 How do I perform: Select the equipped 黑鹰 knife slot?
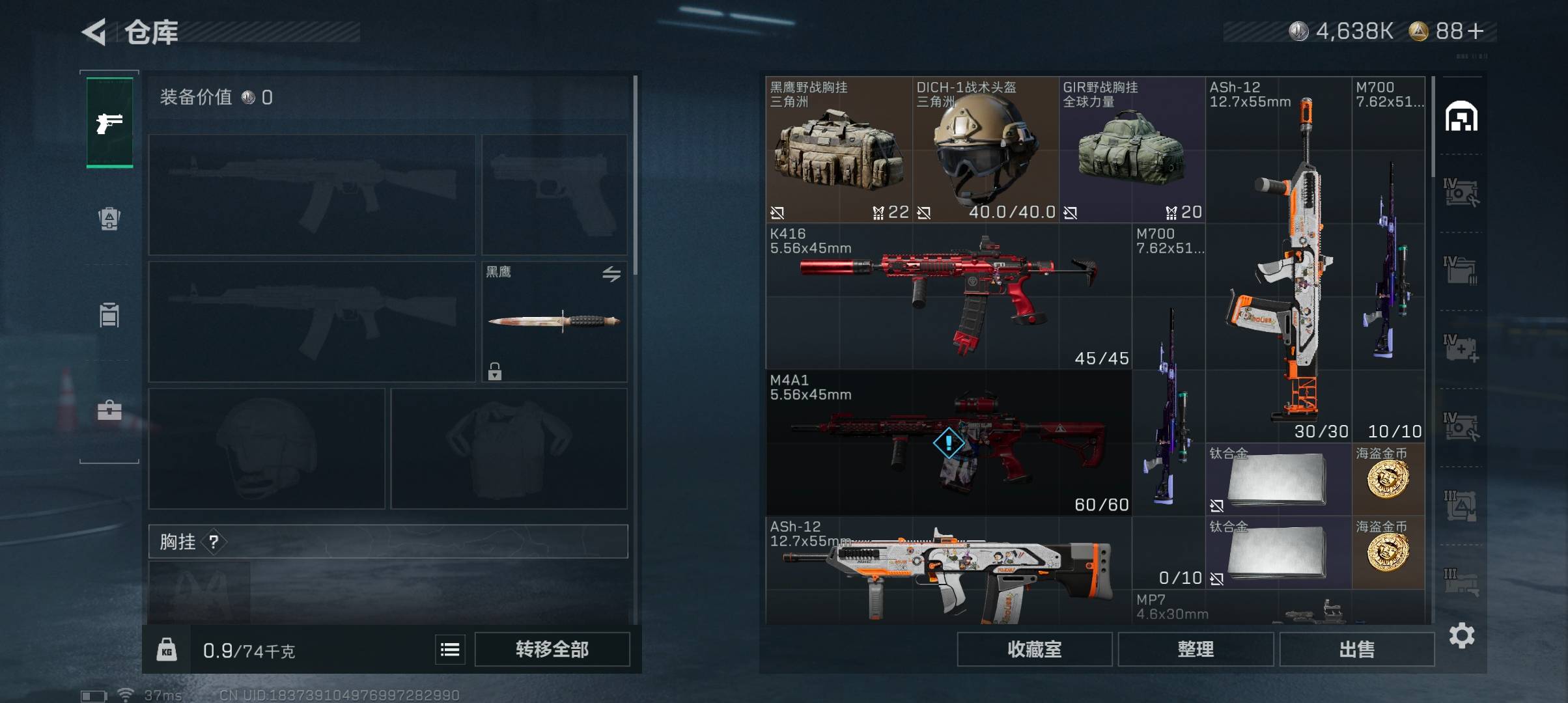(x=554, y=322)
